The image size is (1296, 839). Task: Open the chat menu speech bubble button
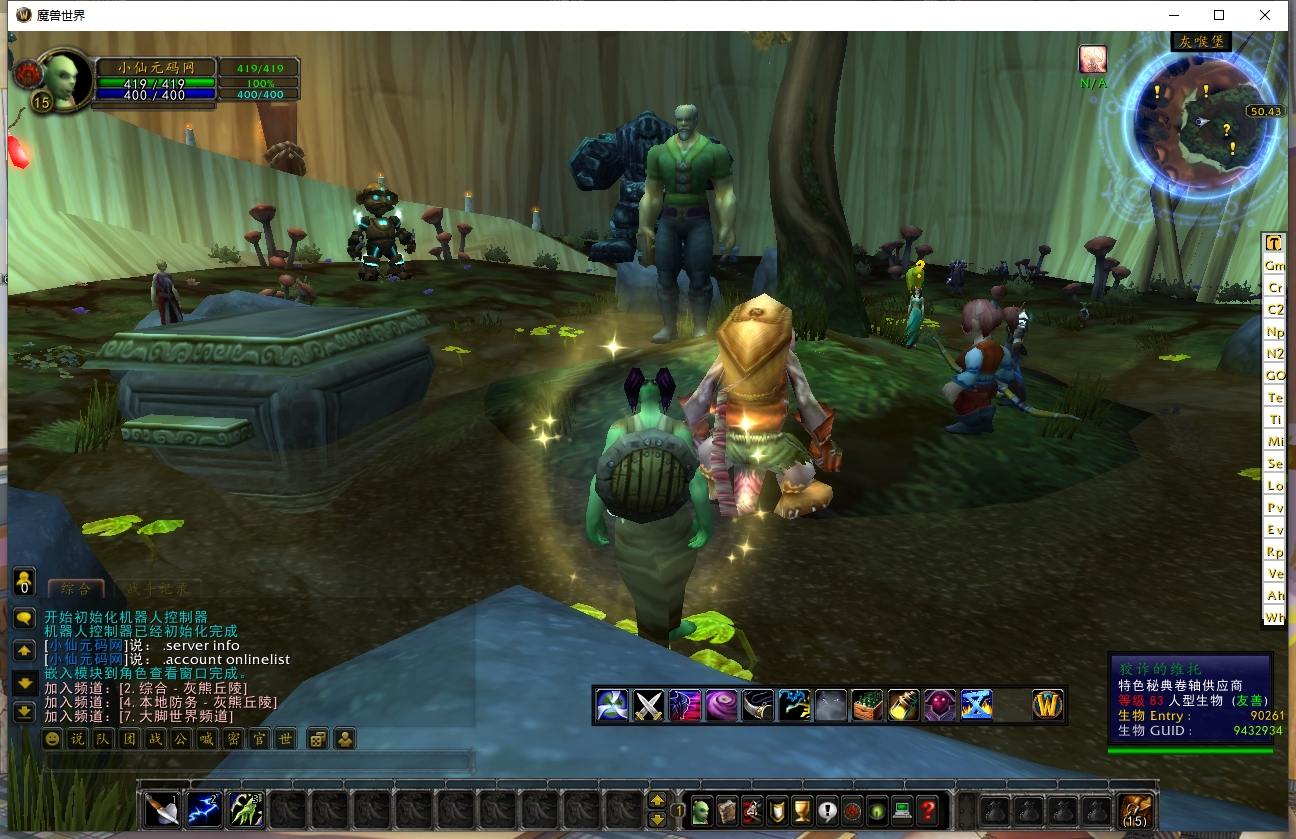tap(24, 619)
